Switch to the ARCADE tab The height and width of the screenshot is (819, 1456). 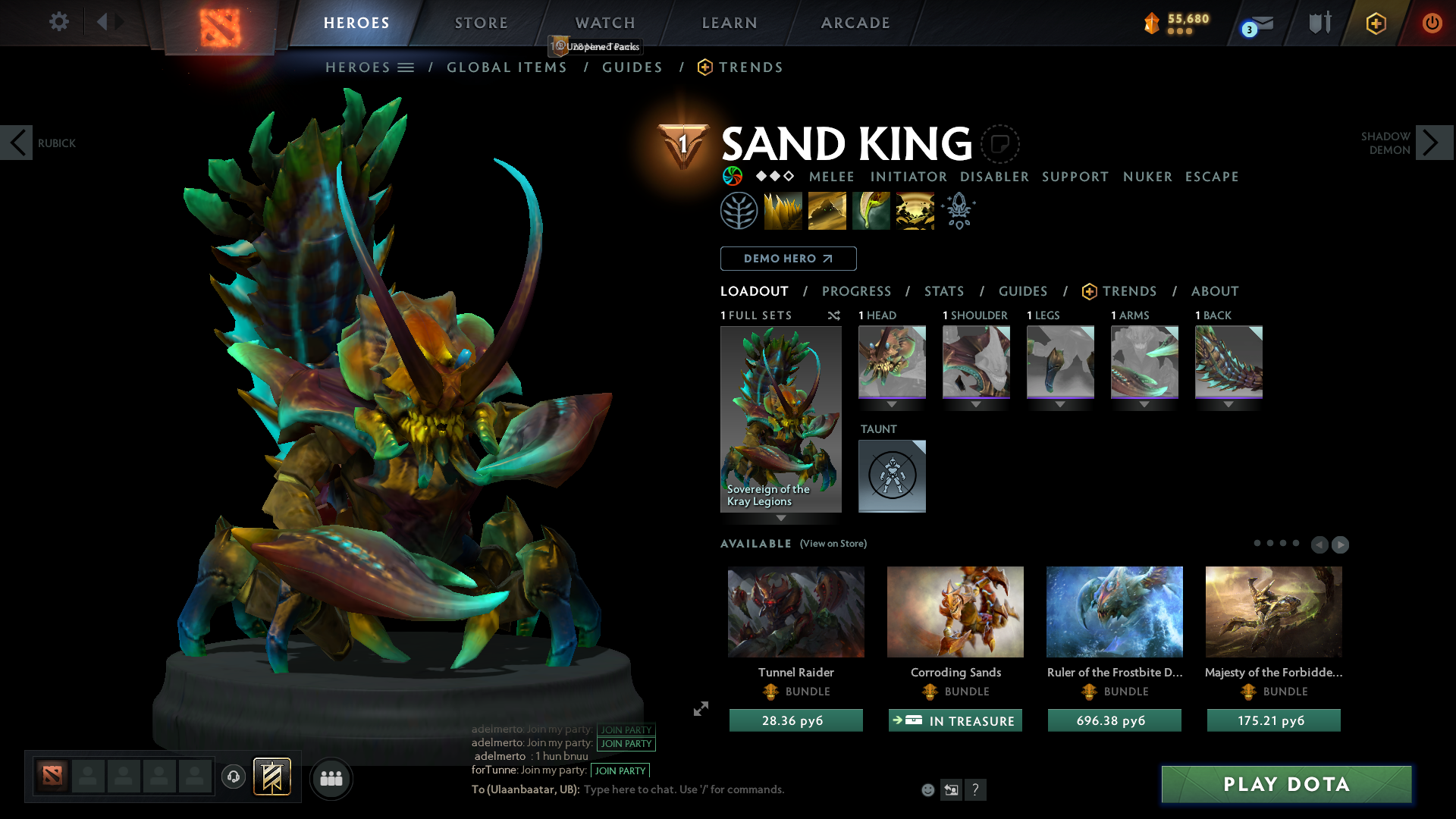tap(855, 23)
